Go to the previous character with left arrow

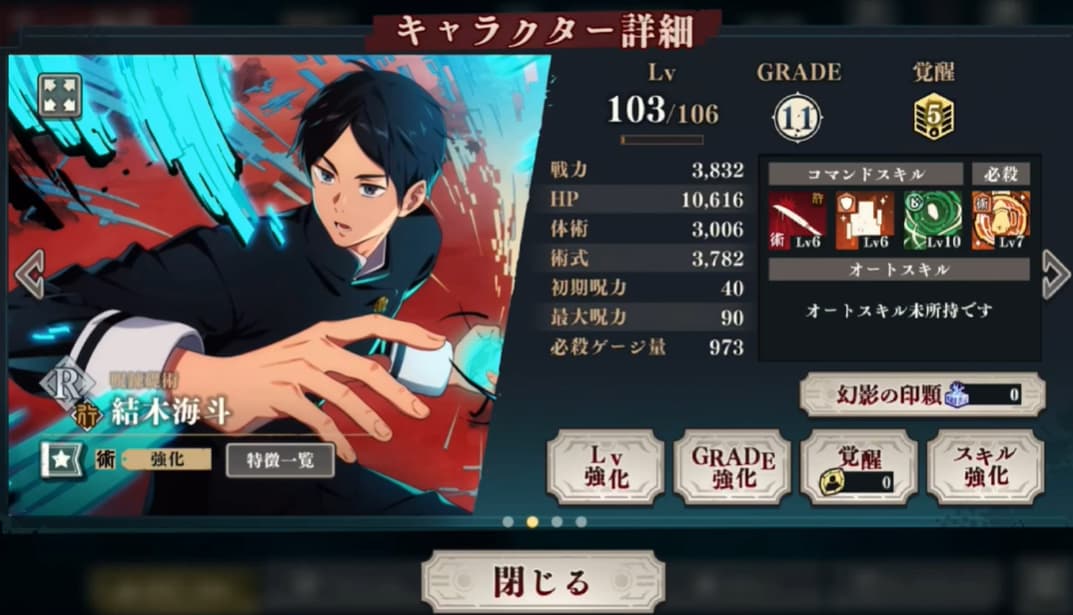tap(27, 274)
